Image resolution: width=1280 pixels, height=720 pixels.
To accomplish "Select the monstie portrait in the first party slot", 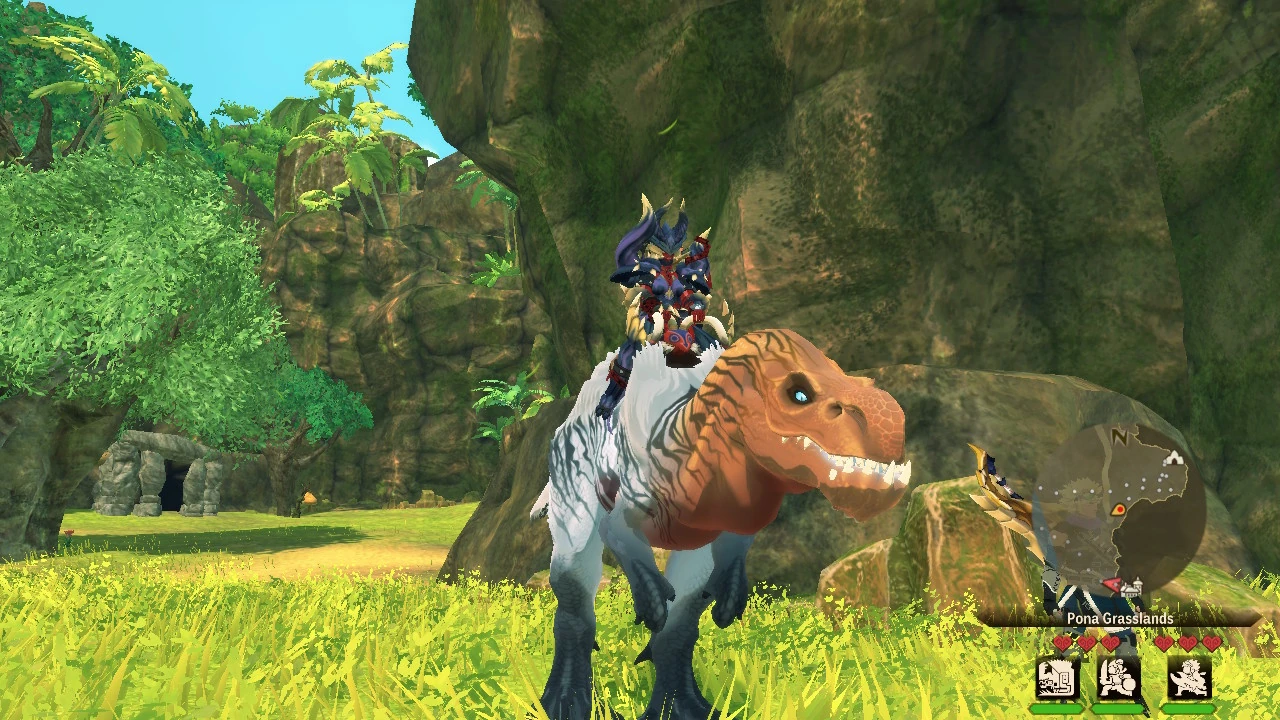I will 1057,678.
